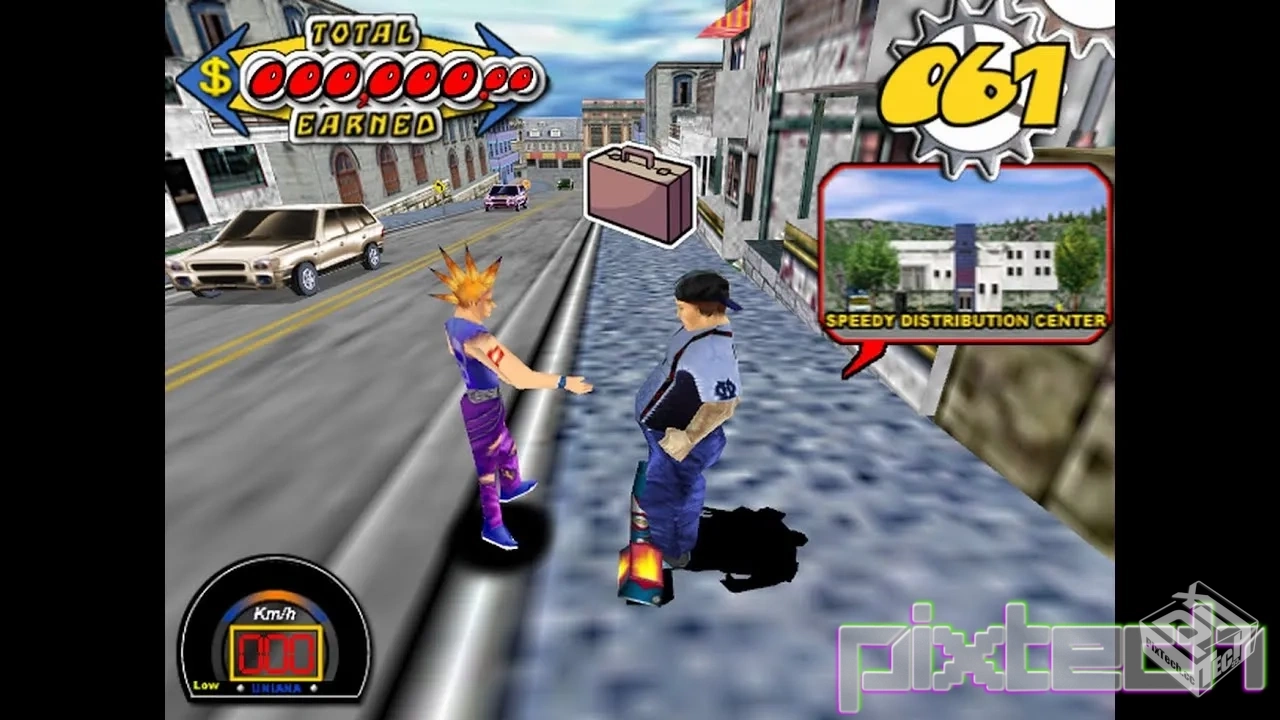This screenshot has height=720, width=1280.
Task: Select the briefcase delivery icon
Action: [639, 193]
